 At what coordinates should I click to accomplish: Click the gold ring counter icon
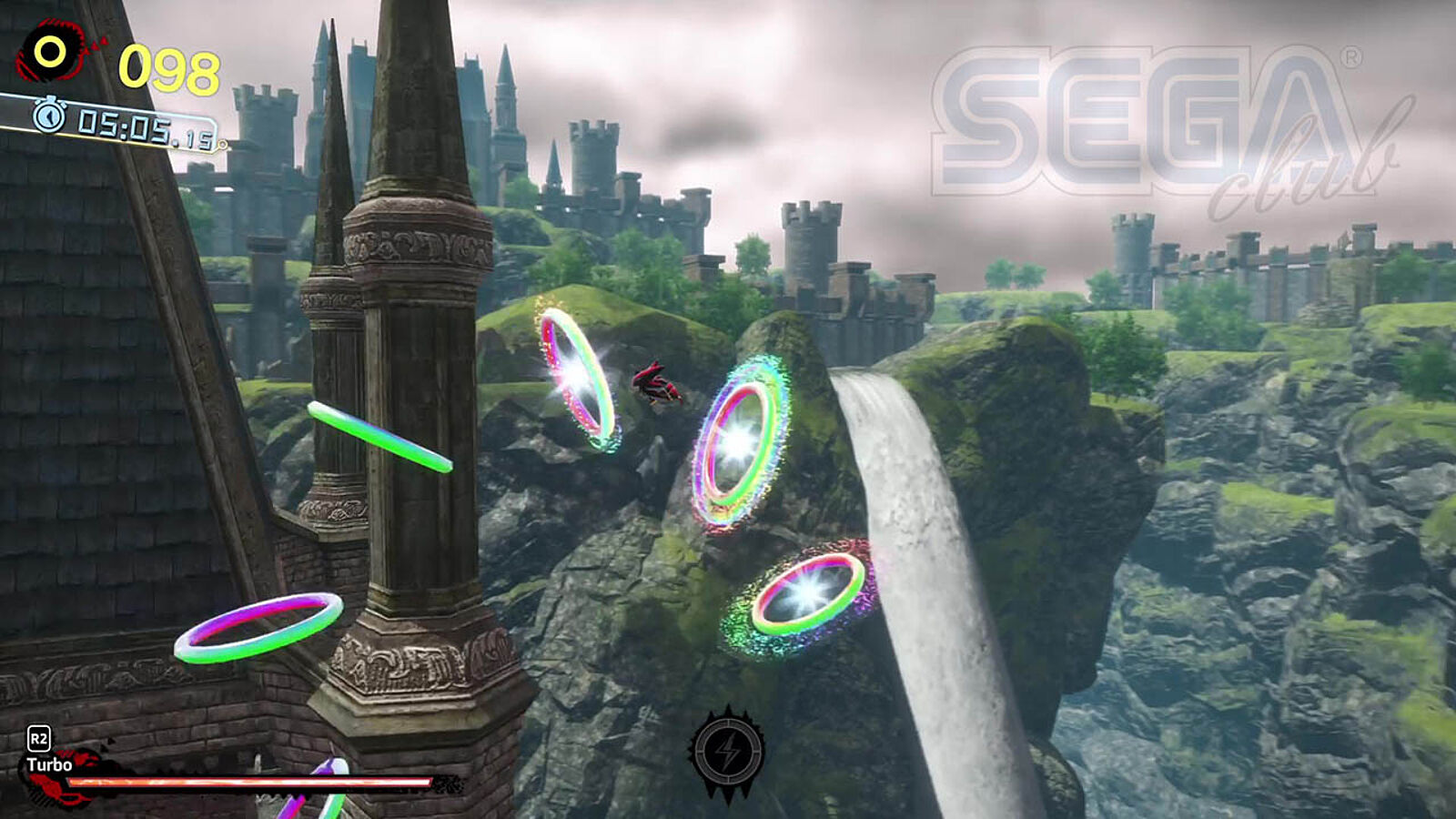[51, 52]
